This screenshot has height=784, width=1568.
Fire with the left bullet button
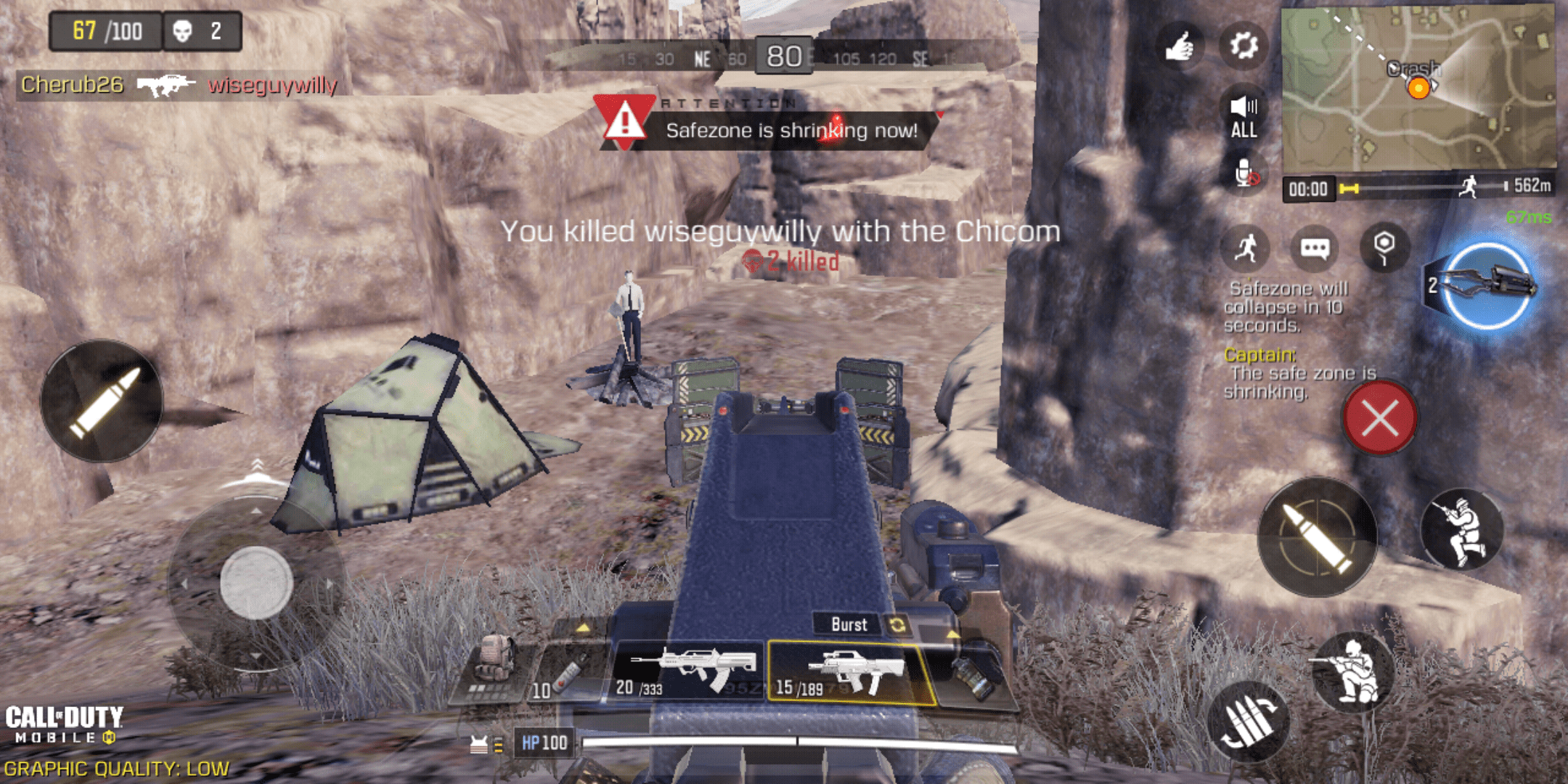click(102, 401)
